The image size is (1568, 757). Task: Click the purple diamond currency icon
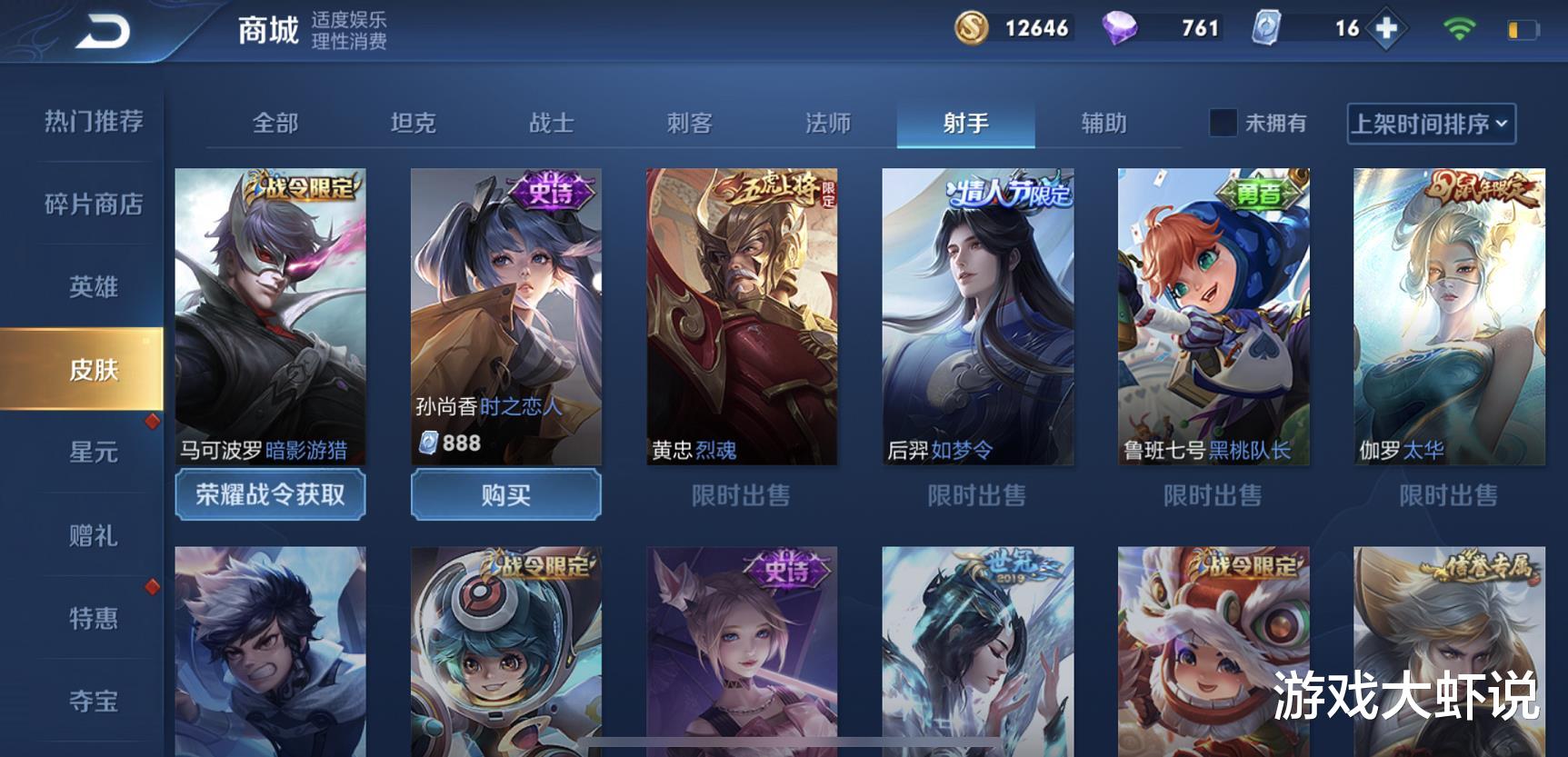pyautogui.click(x=1123, y=28)
